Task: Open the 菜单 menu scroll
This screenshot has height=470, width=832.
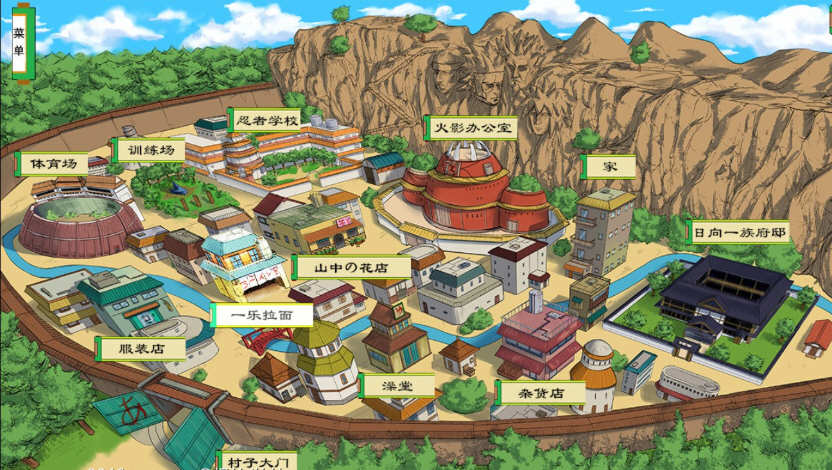Action: [x=21, y=43]
